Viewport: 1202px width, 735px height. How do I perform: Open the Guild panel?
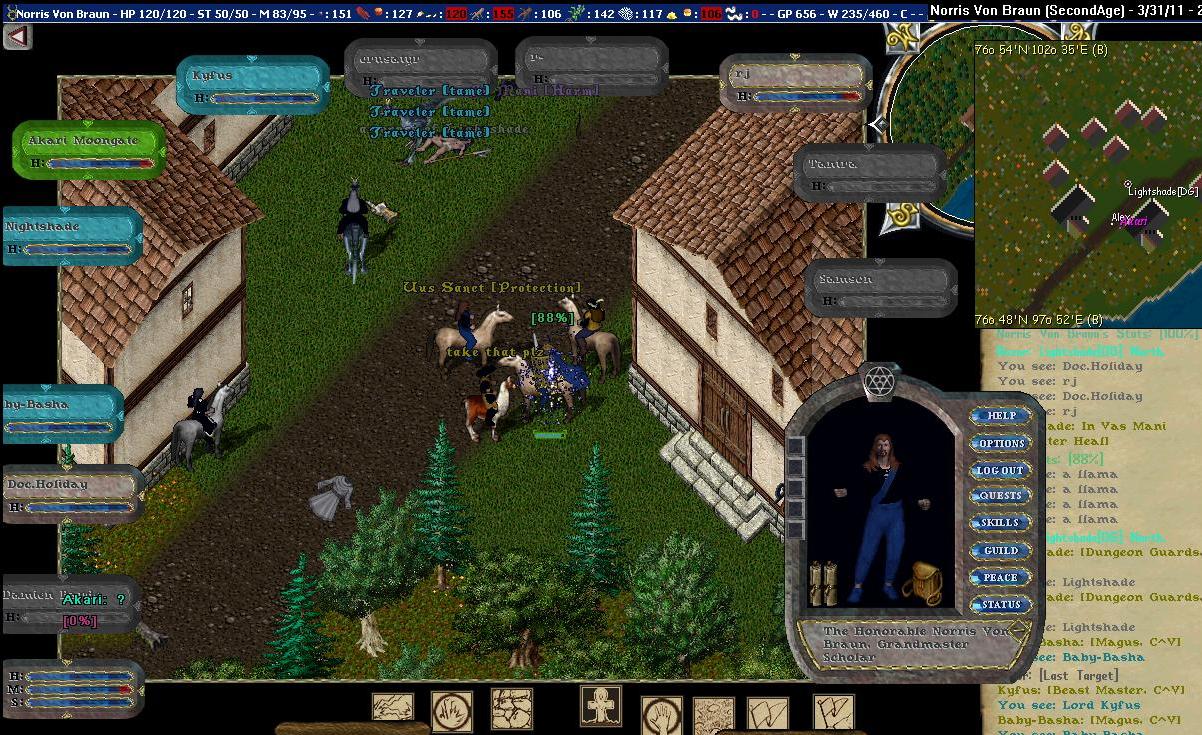[x=1000, y=550]
